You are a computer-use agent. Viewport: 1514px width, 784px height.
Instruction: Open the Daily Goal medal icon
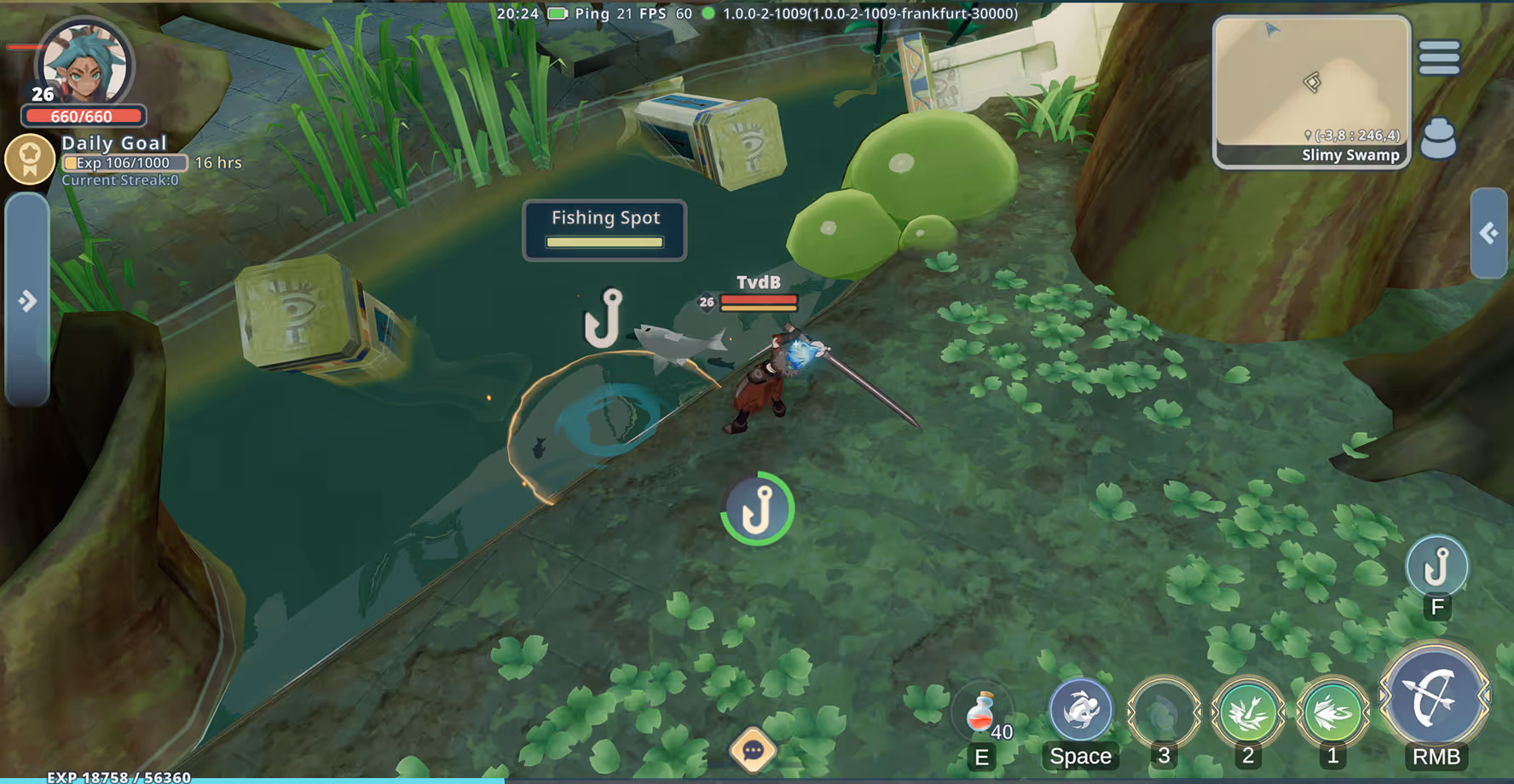coord(30,159)
